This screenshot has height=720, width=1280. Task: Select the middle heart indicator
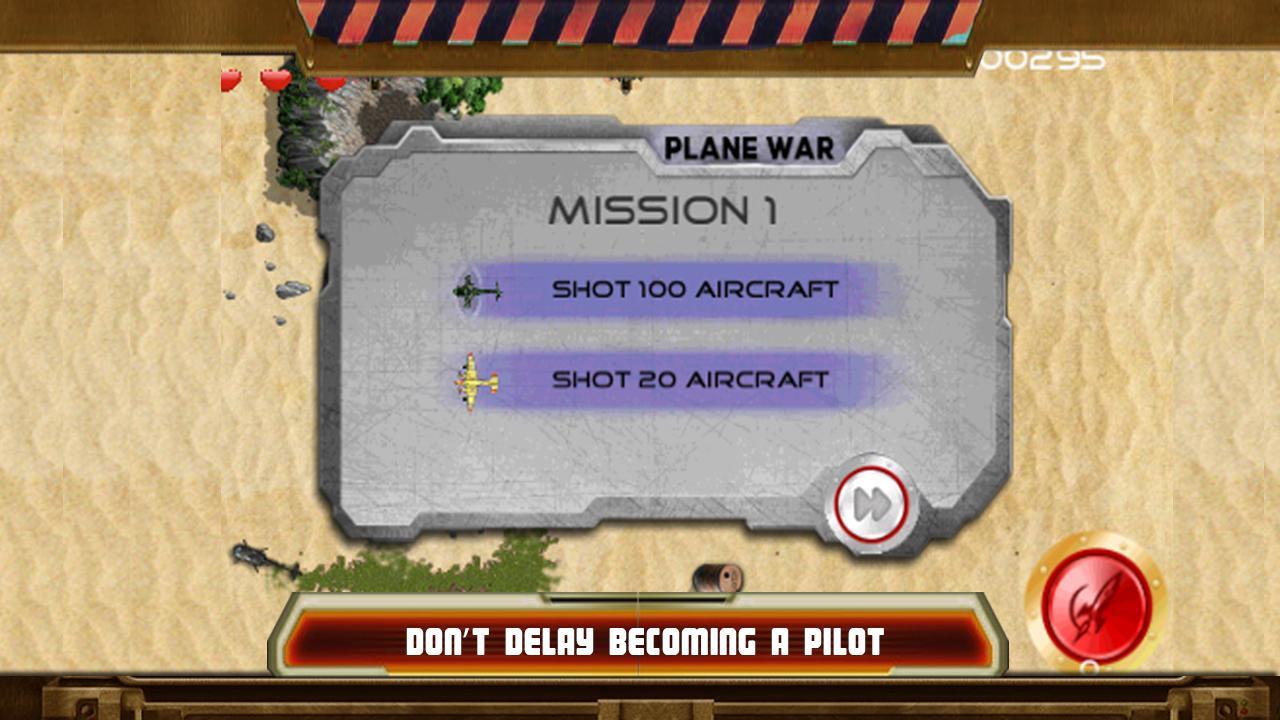(275, 81)
